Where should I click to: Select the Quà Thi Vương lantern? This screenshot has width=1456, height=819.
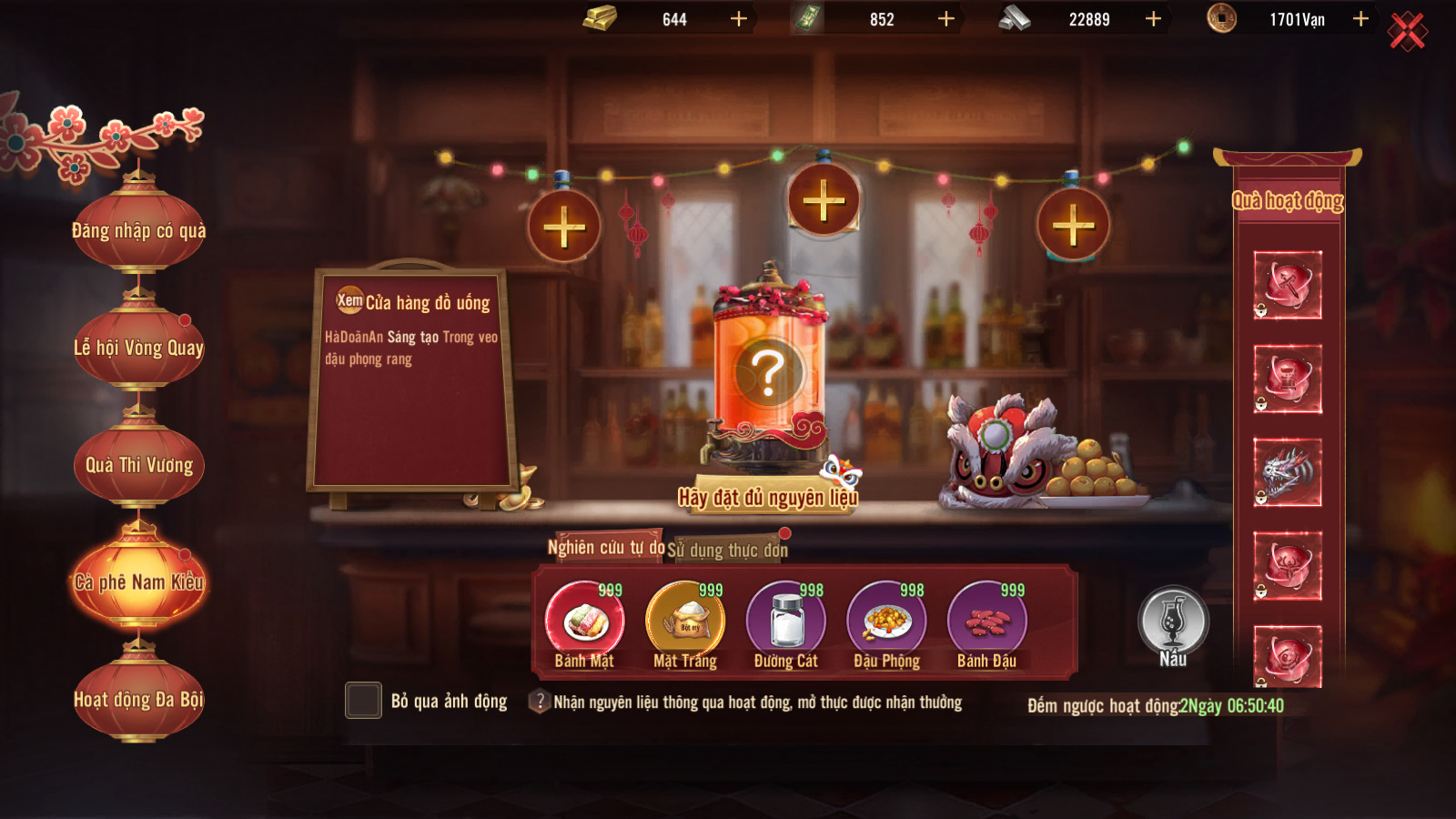(x=139, y=465)
